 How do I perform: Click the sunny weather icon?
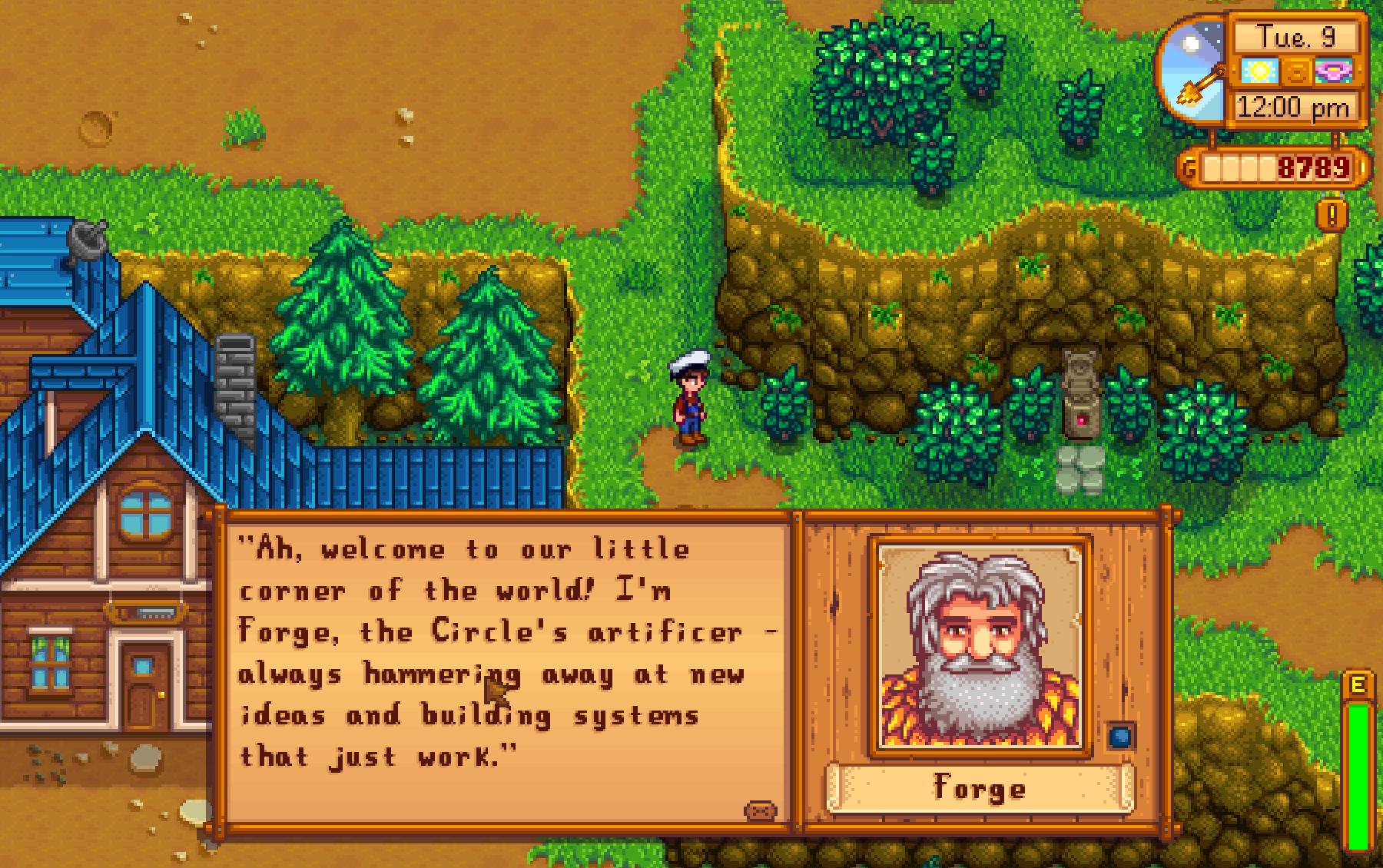tap(1259, 72)
